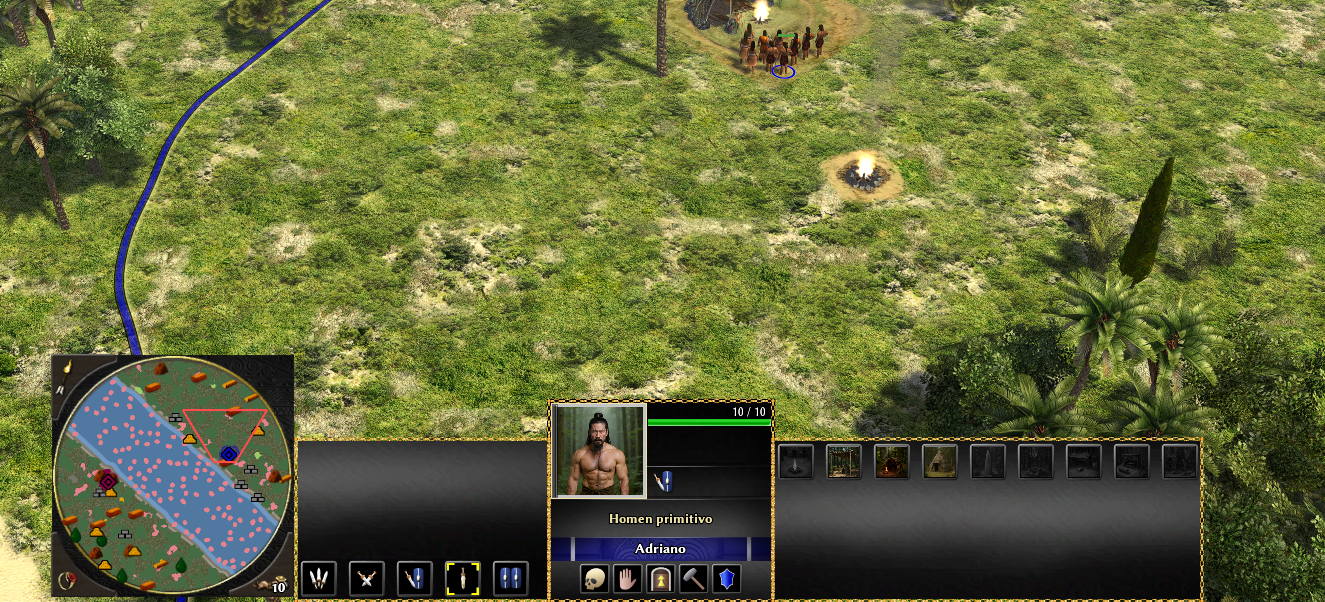Click the greyed-out bonfire build icon
Screen dimensions: 1325x602
pos(796,461)
